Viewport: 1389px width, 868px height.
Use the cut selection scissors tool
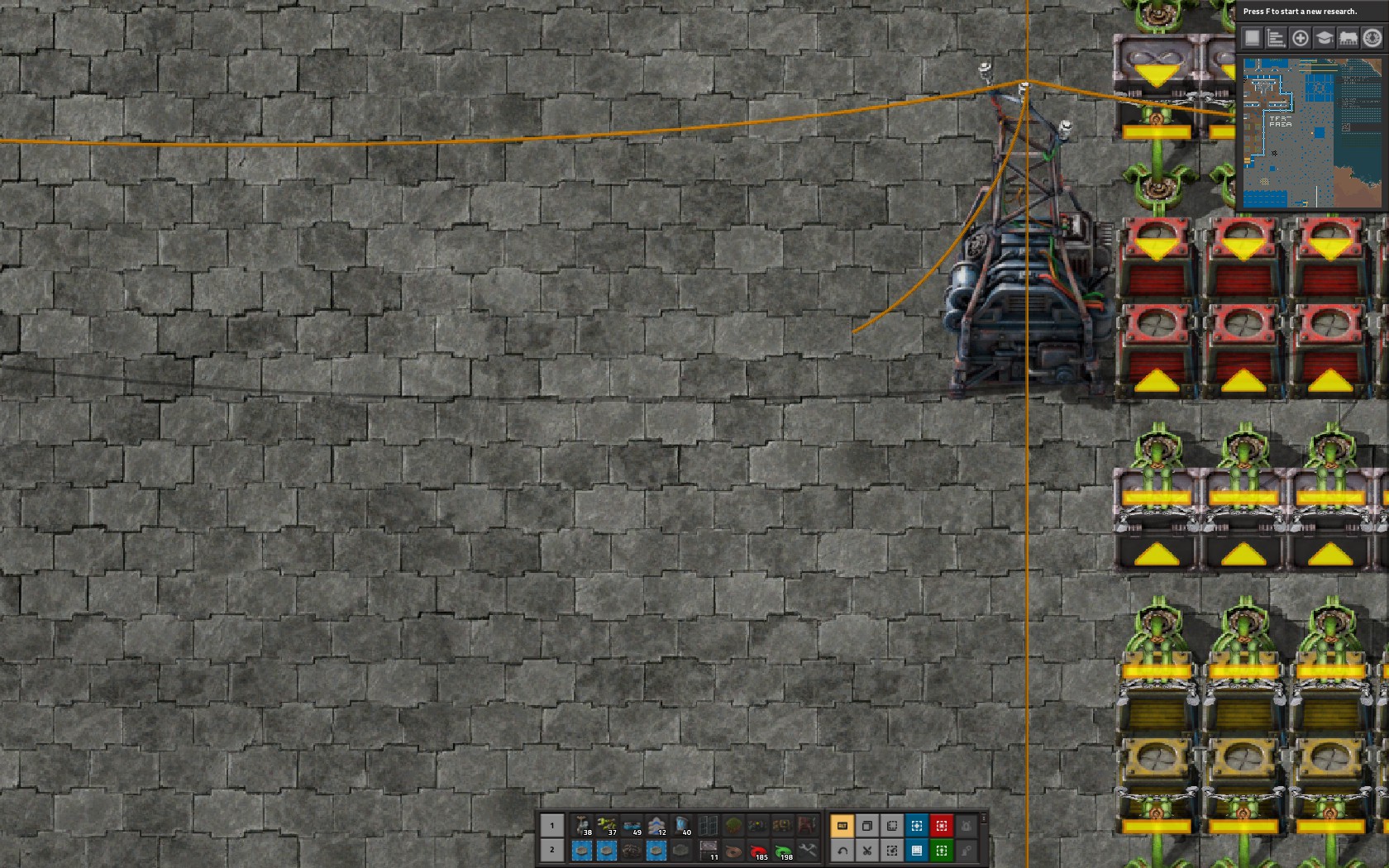click(x=868, y=850)
